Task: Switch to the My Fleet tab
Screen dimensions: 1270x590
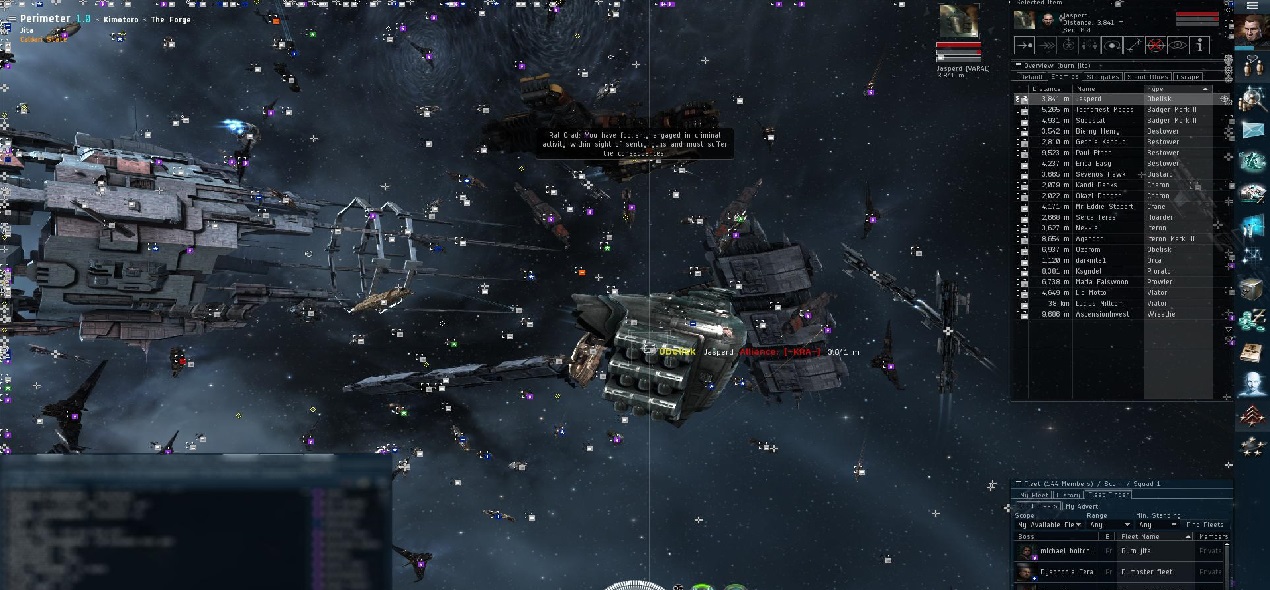Action: point(1032,495)
